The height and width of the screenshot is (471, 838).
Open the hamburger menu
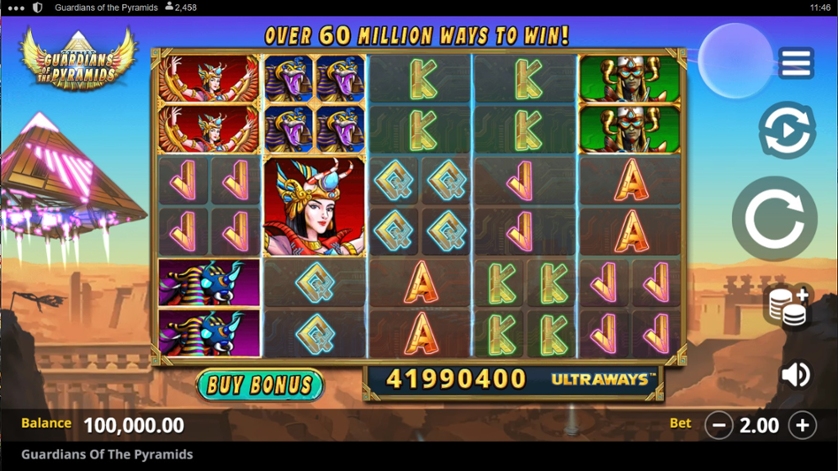tap(795, 63)
